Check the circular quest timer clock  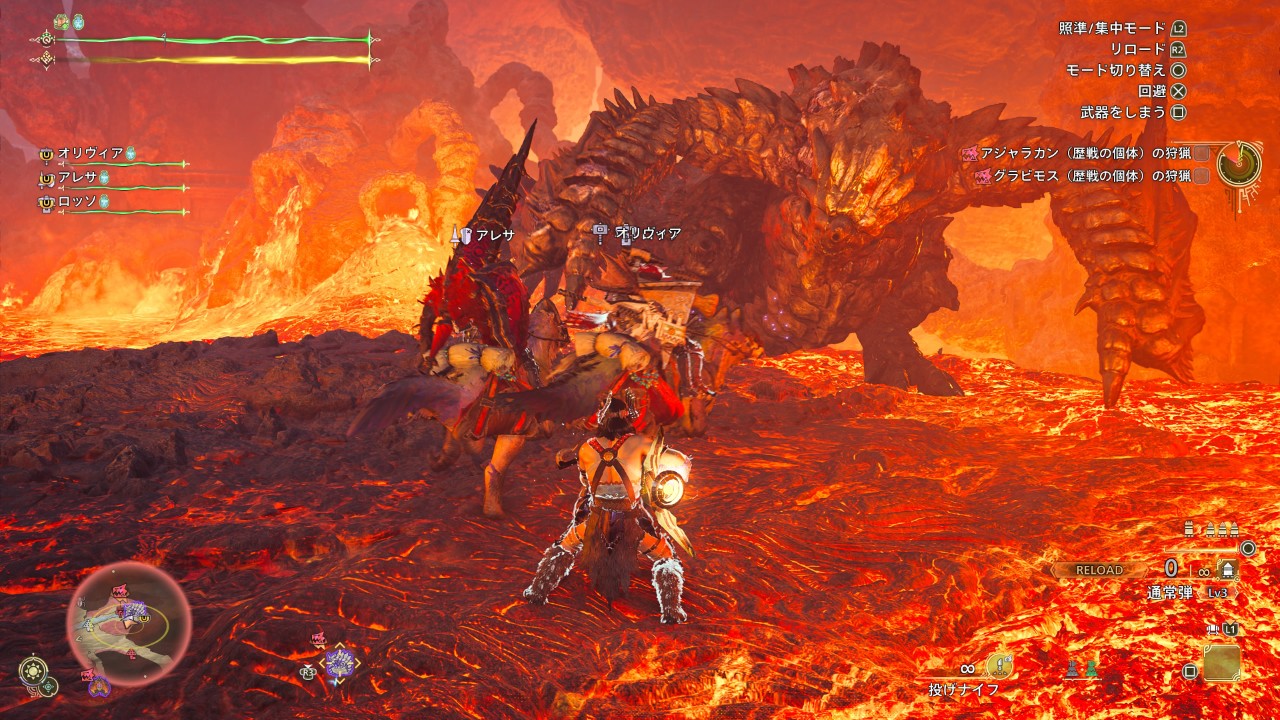[1238, 163]
